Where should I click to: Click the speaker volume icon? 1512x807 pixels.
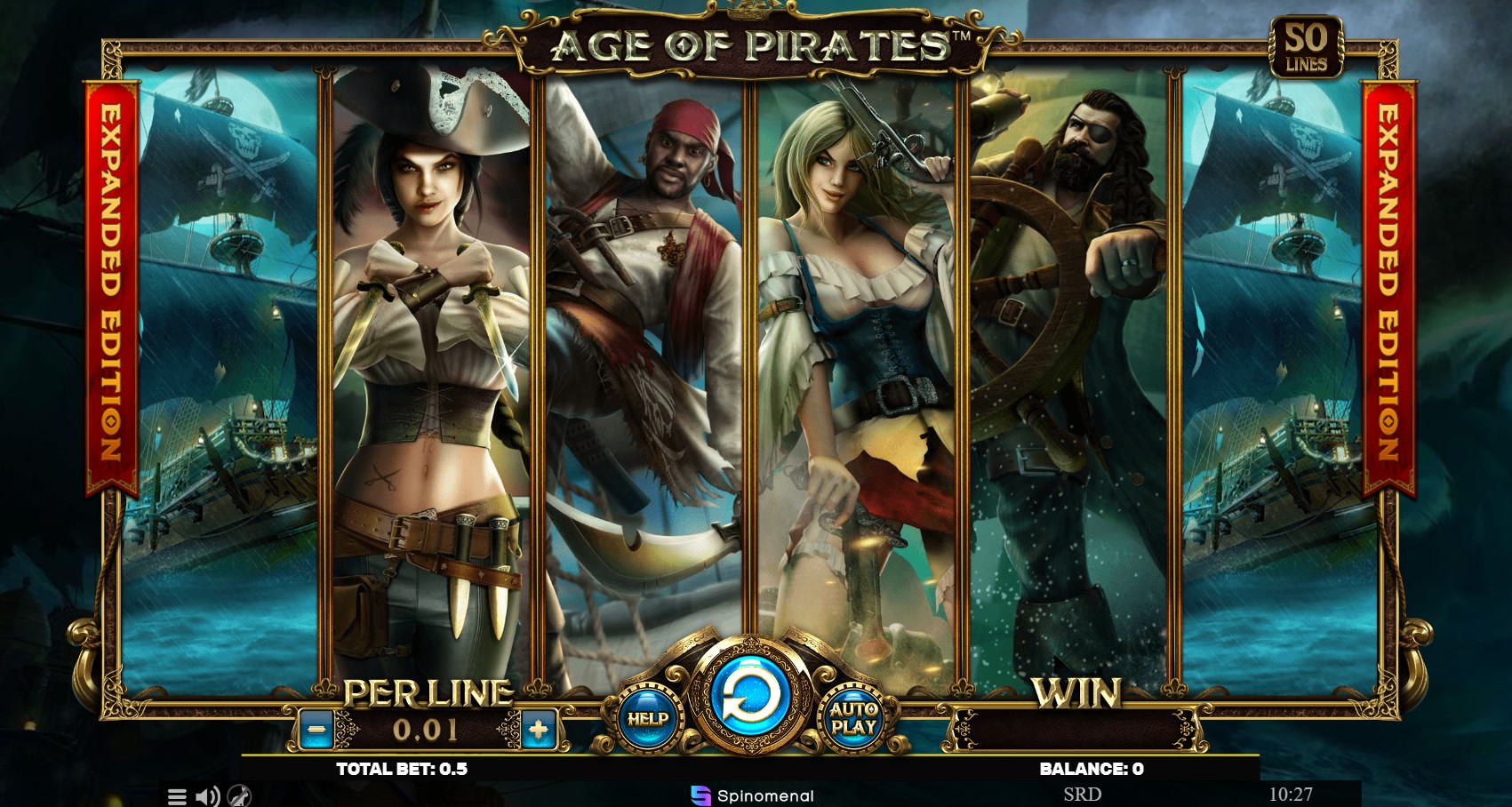[x=206, y=796]
